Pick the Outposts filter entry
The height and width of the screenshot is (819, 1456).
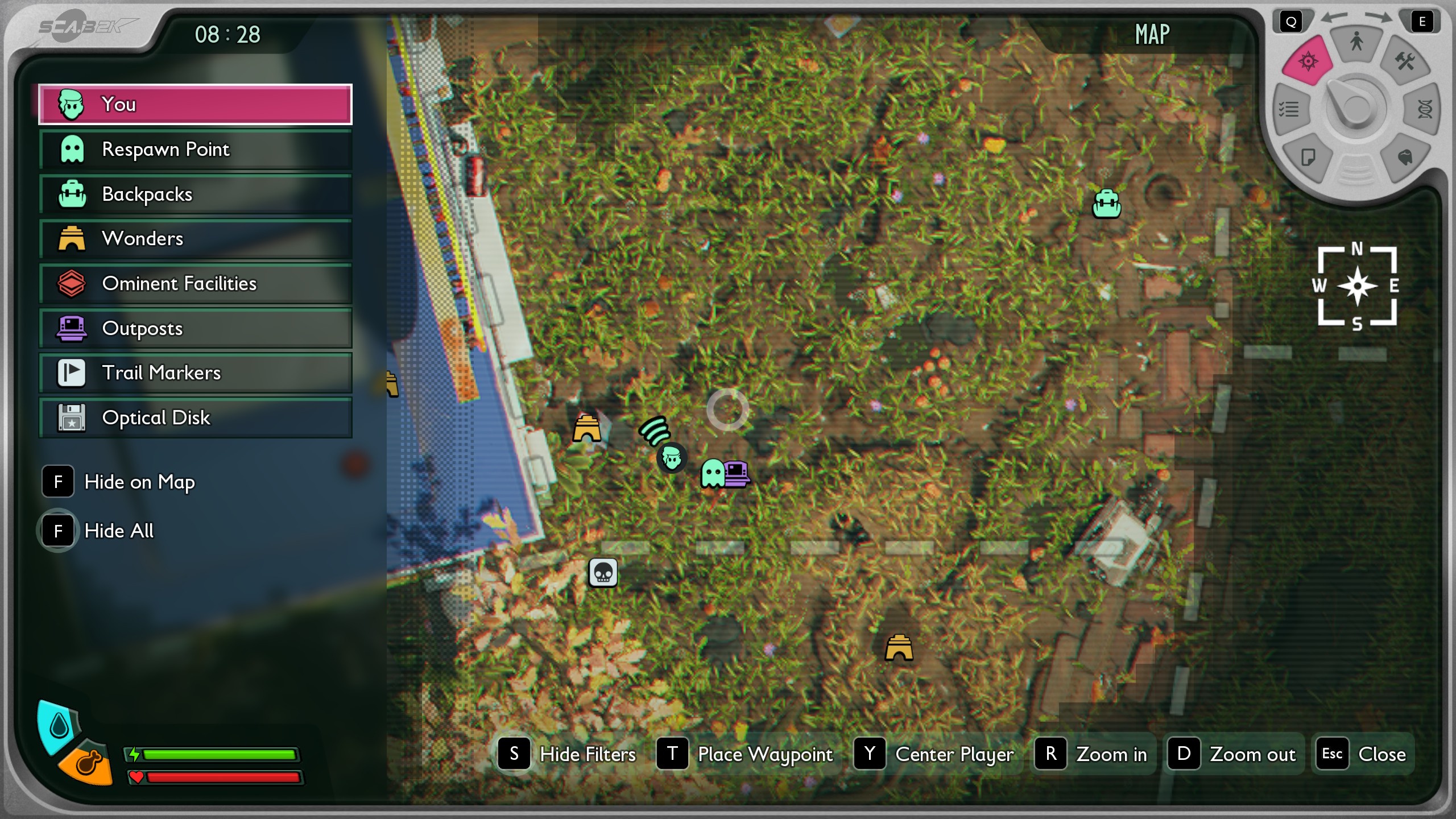tap(195, 329)
